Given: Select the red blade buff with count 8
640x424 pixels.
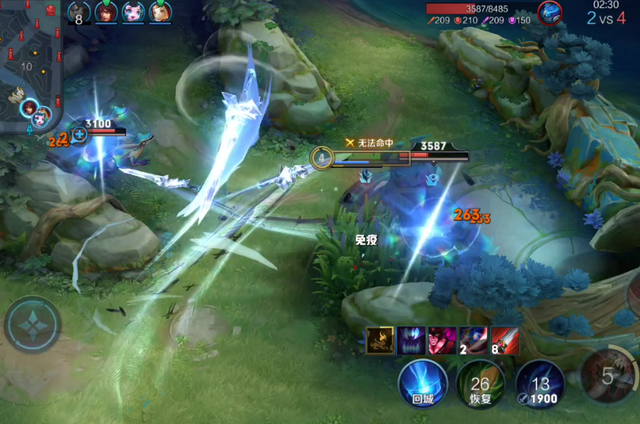Looking at the screenshot, I should (x=504, y=341).
